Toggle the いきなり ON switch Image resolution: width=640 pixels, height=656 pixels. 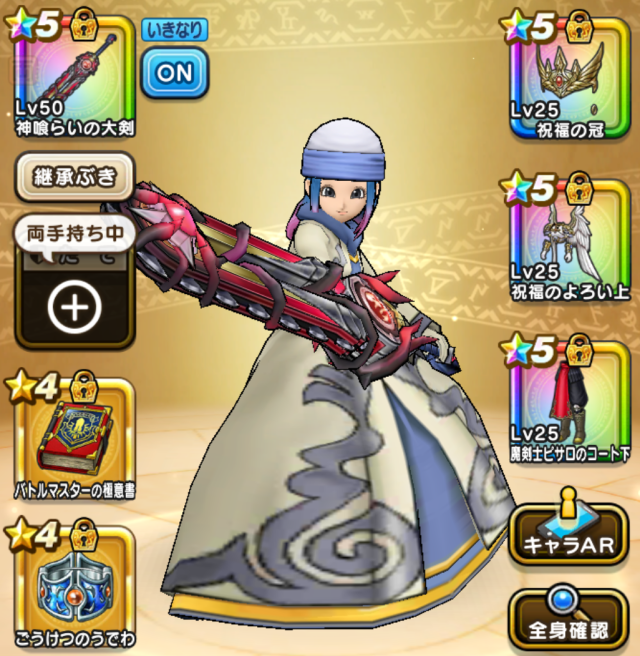(x=174, y=71)
